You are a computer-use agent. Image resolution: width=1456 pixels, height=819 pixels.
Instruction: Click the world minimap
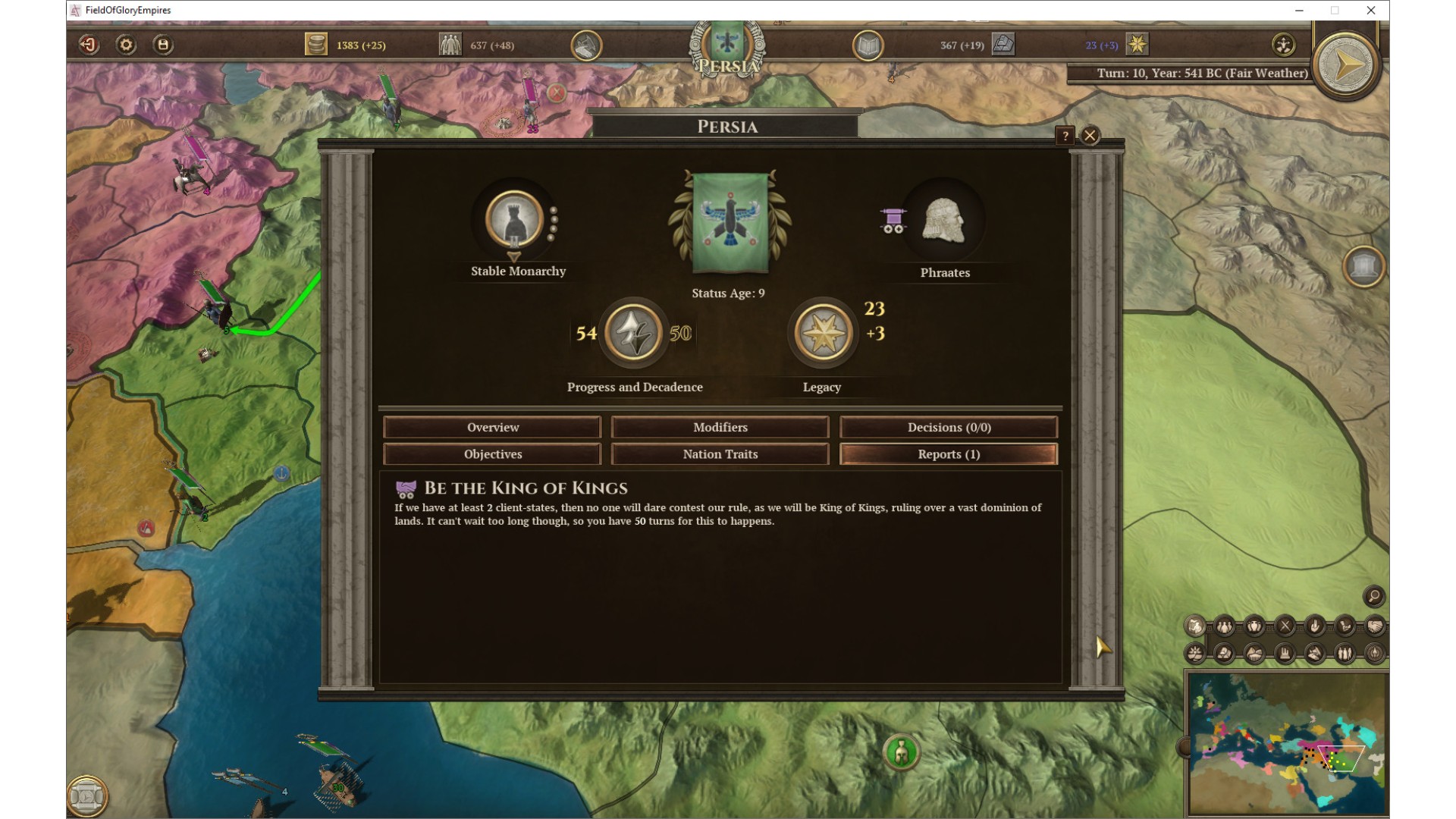1287,743
